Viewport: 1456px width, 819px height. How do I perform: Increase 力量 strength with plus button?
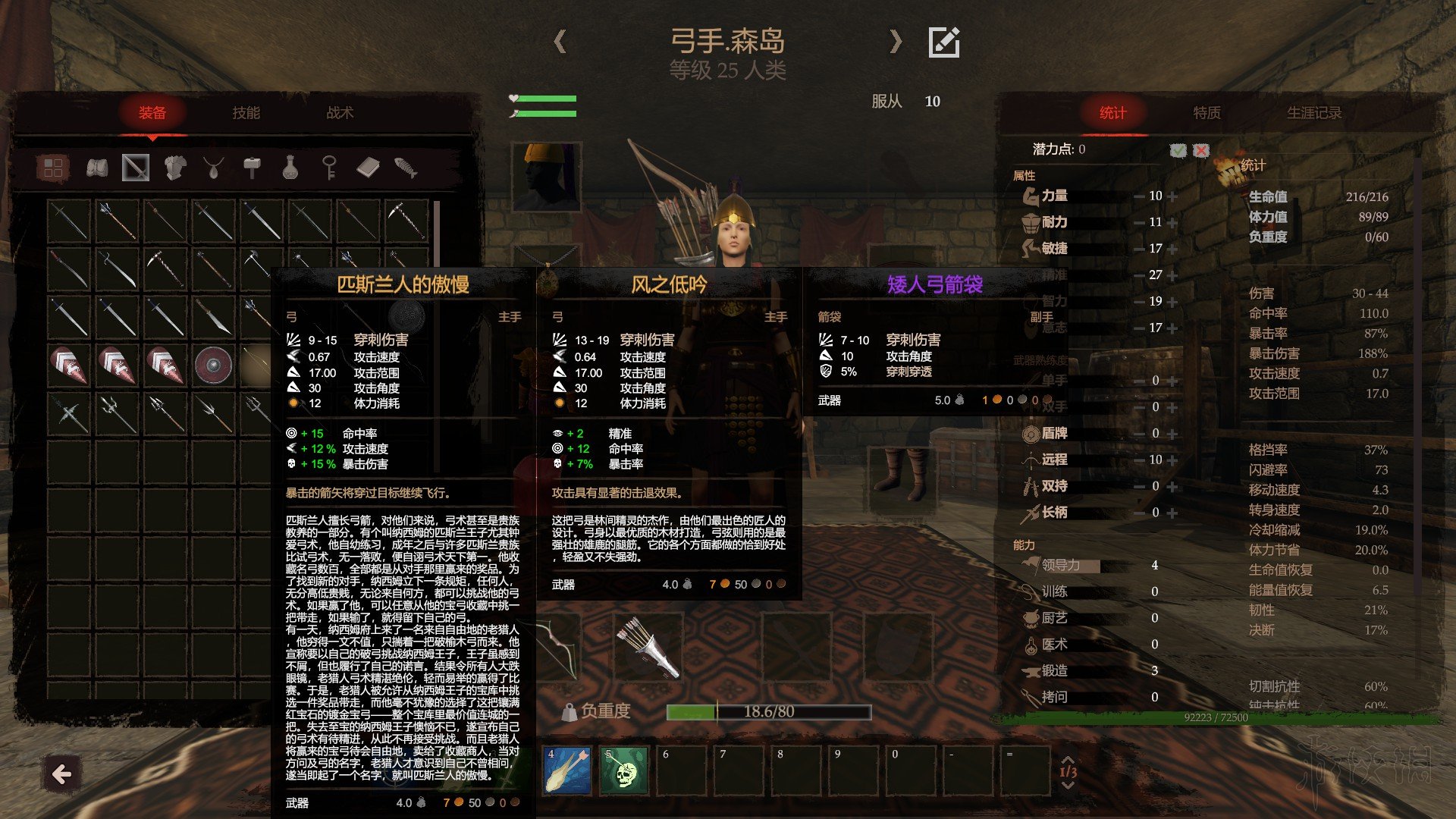1173,196
